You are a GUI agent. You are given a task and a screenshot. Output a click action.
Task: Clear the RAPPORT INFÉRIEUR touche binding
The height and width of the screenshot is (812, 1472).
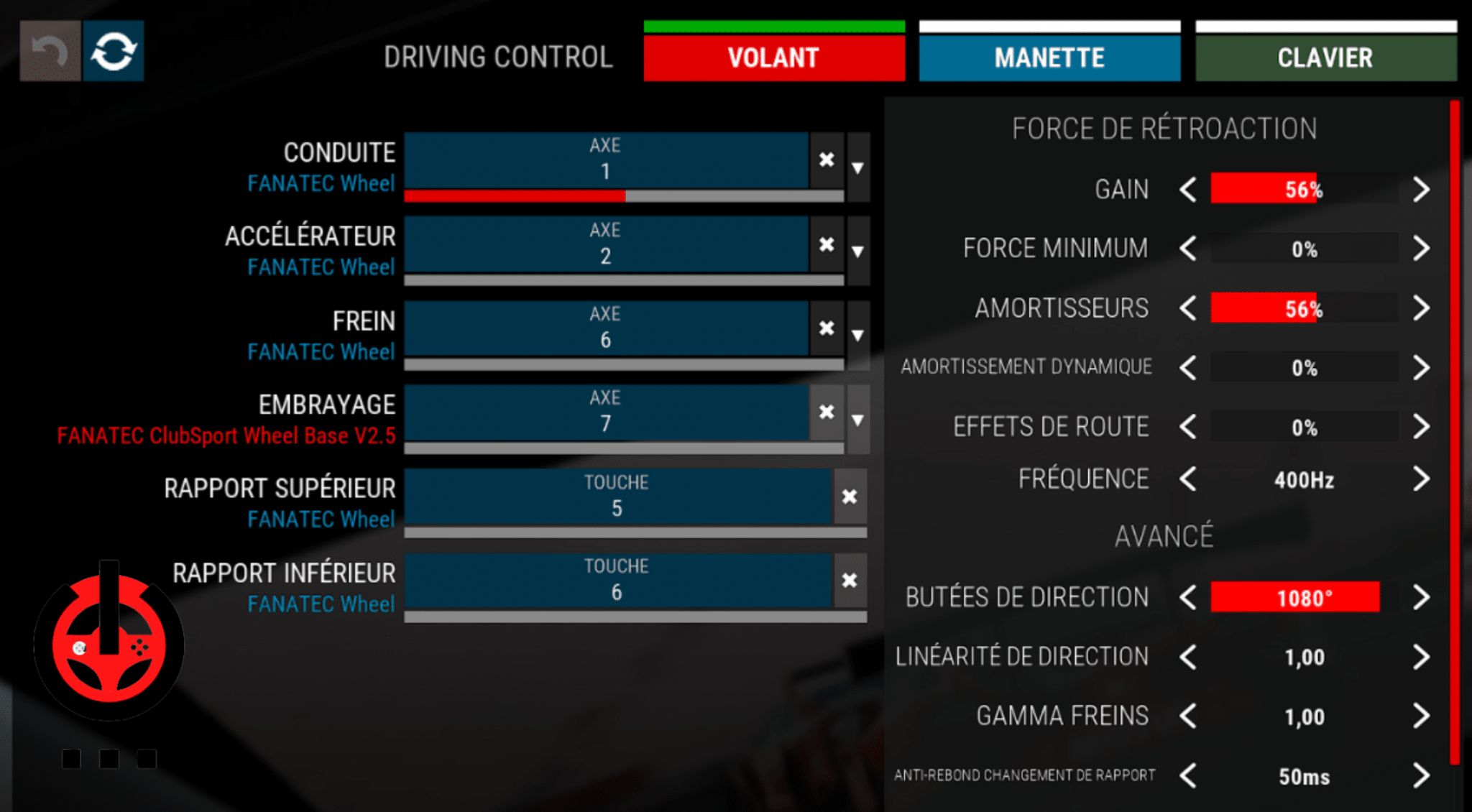[850, 580]
